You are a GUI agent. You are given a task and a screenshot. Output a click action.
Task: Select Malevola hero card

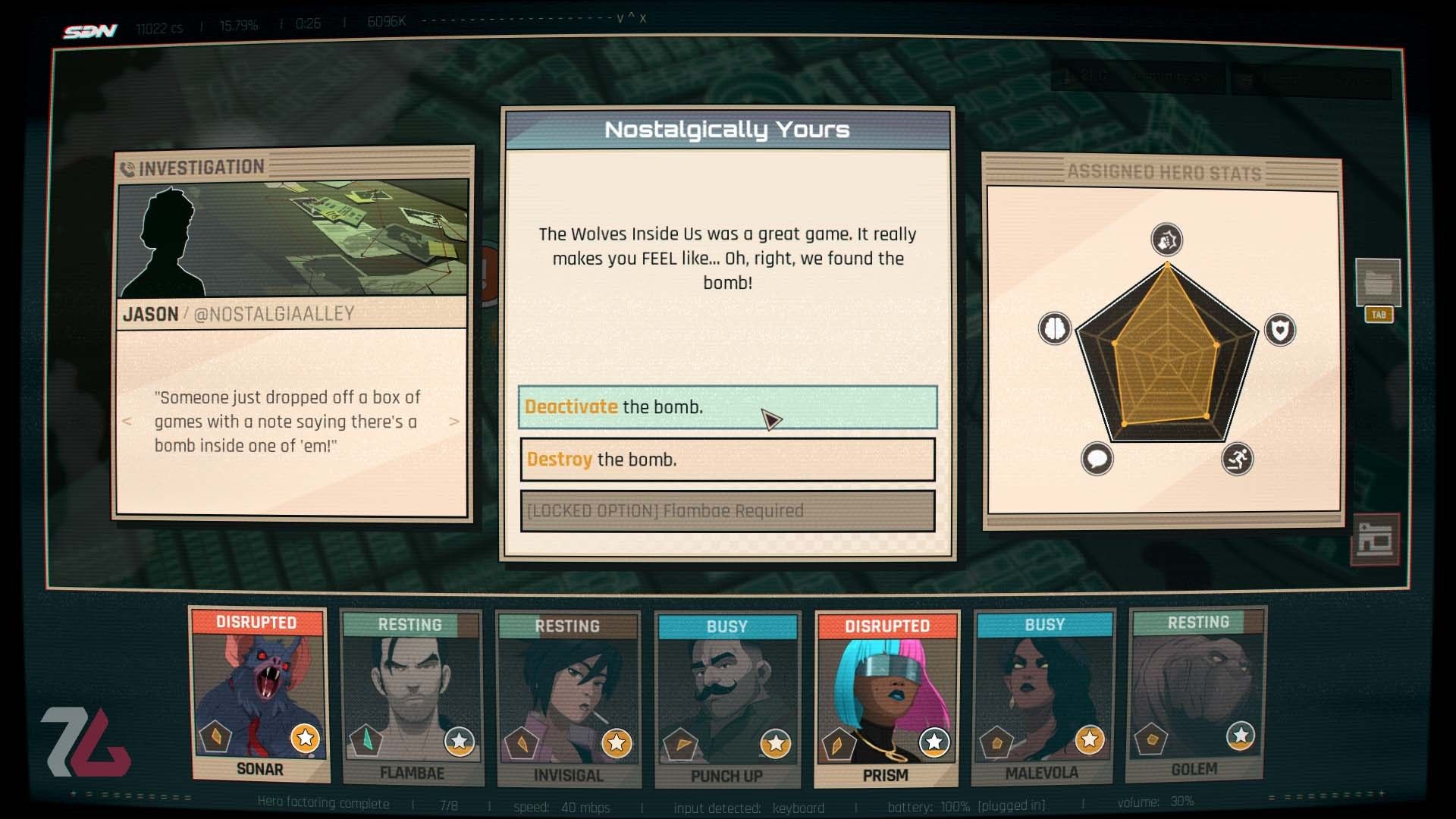pyautogui.click(x=1043, y=698)
